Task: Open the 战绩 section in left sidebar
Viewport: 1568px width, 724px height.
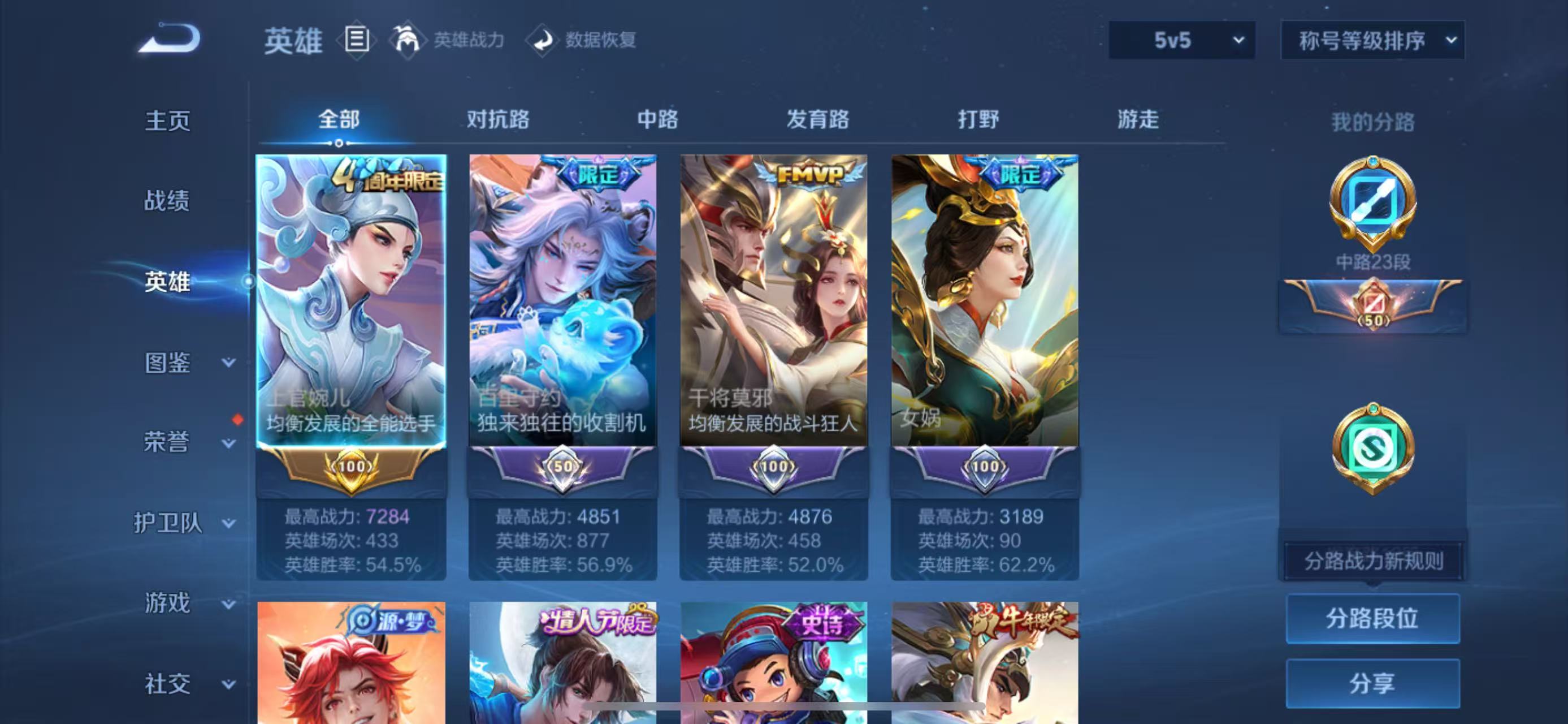Action: (x=168, y=201)
